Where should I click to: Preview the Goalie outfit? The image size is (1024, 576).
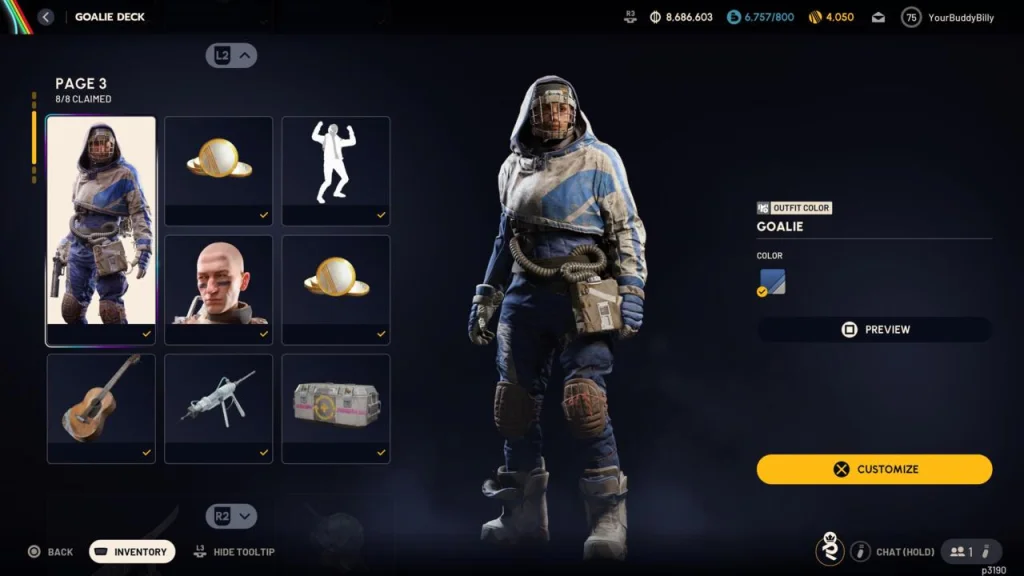pos(874,329)
